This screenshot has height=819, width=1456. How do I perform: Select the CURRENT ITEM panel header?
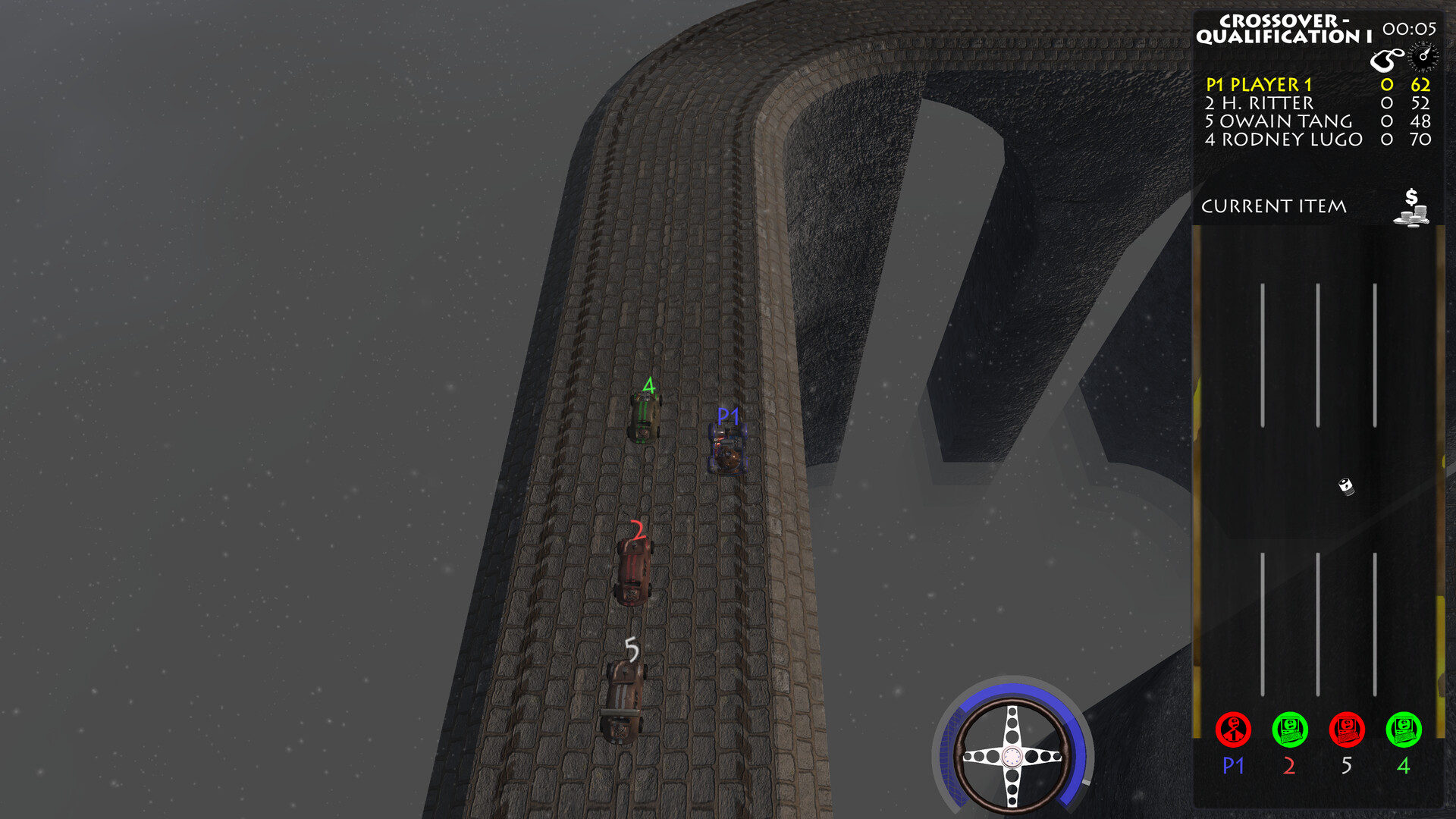[1276, 206]
